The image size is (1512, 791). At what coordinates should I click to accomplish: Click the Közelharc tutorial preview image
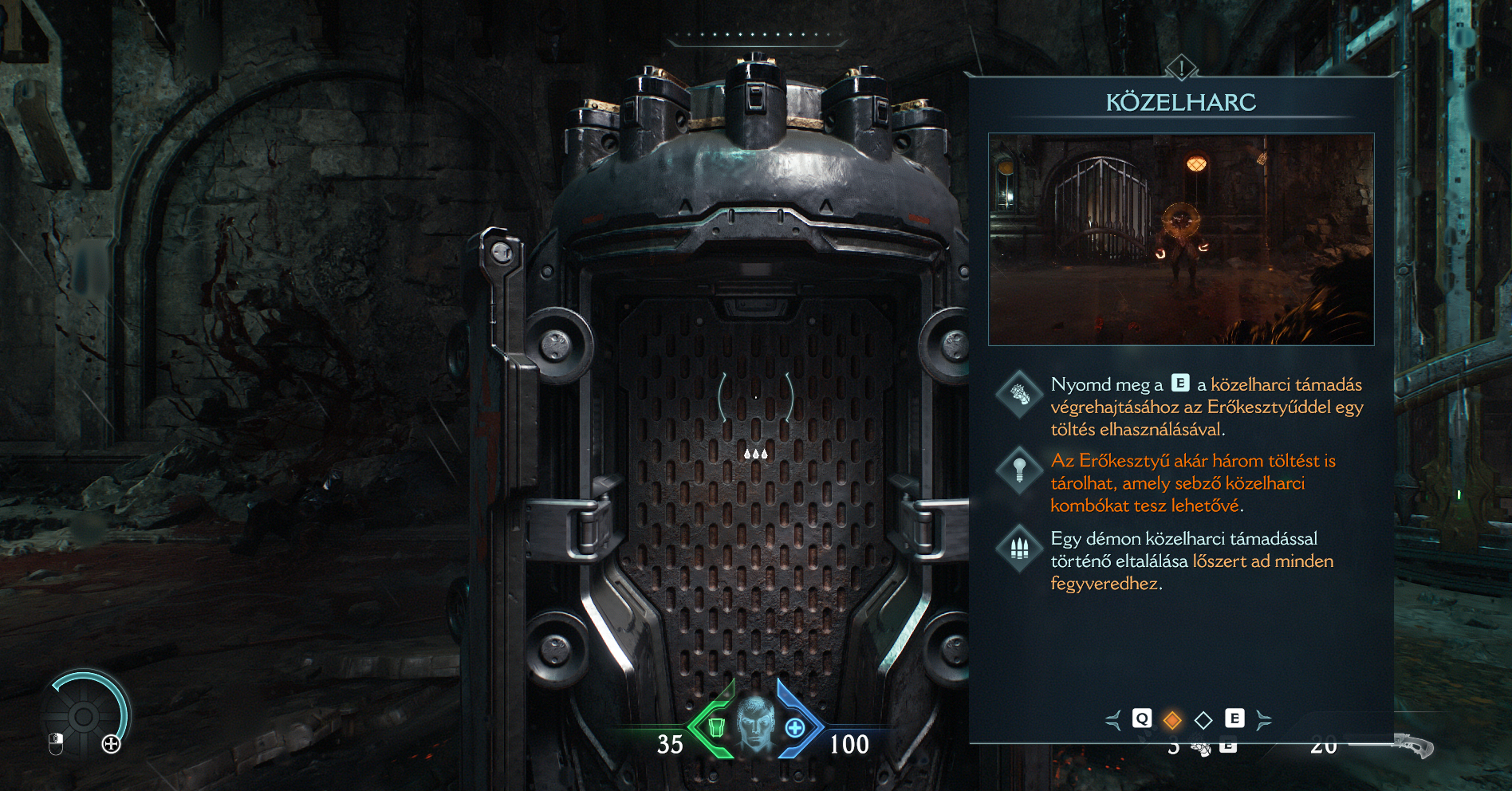(x=1181, y=239)
